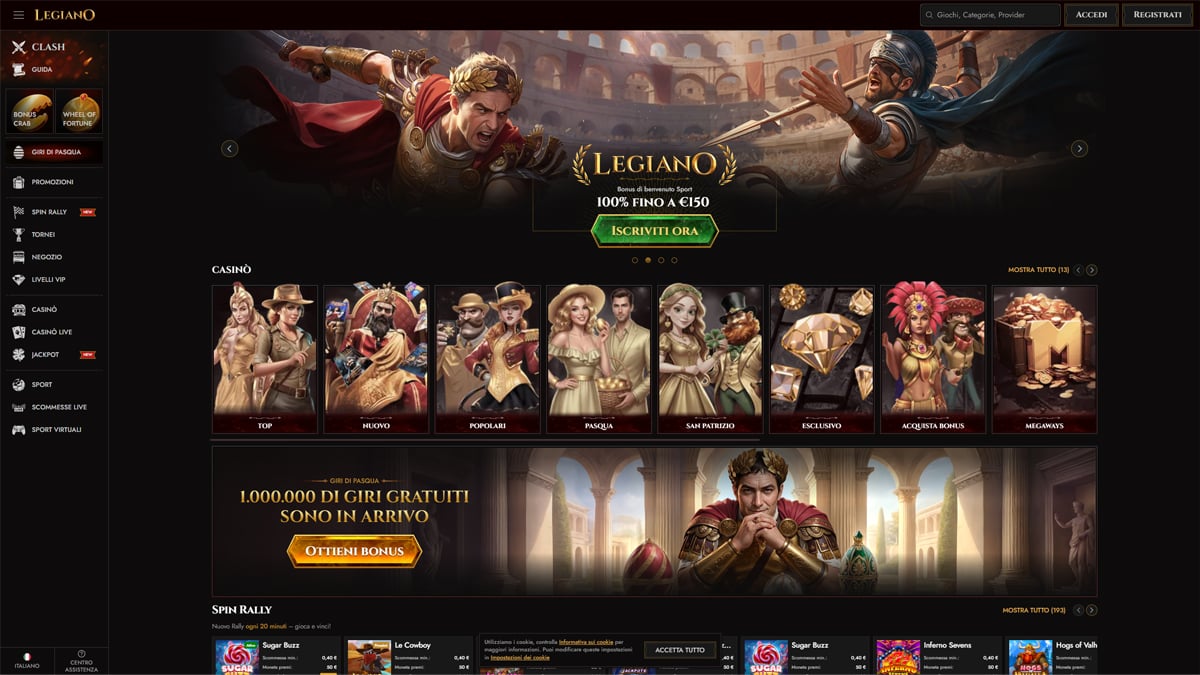Screen dimensions: 1200x675
Task: Open the Italiano language selector
Action: click(27, 660)
